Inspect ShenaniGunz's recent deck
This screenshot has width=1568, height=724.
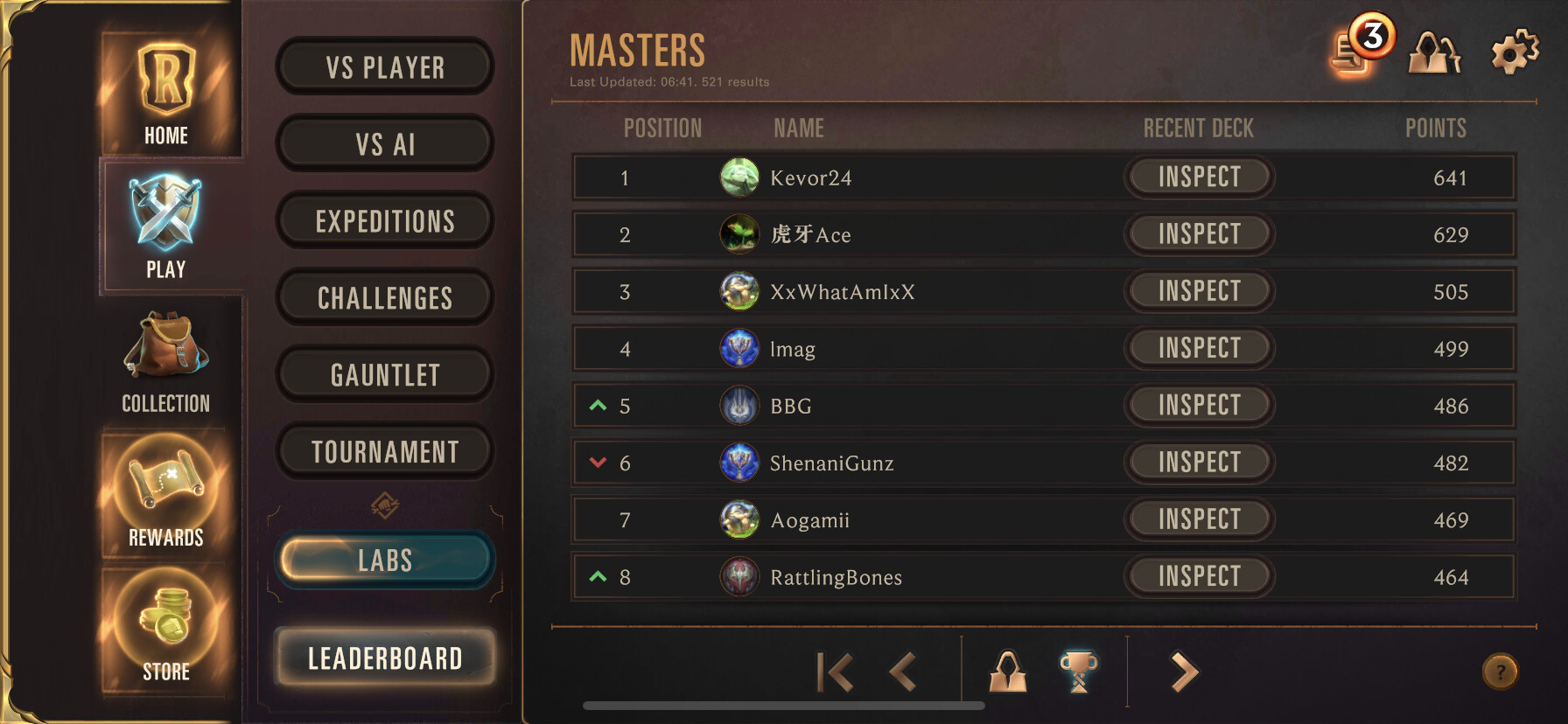(1199, 462)
